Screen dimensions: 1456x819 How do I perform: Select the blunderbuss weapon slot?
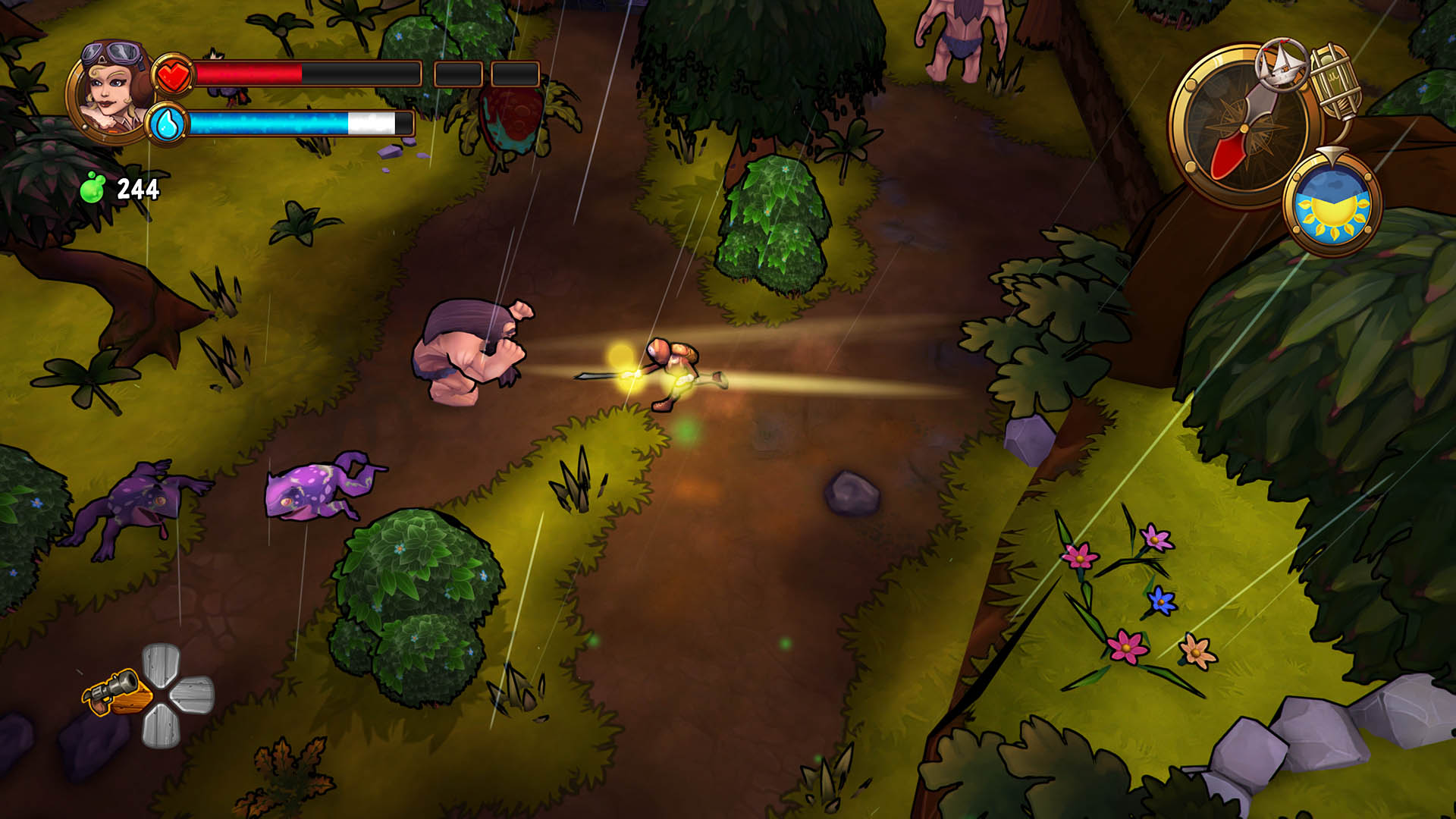pos(115,693)
